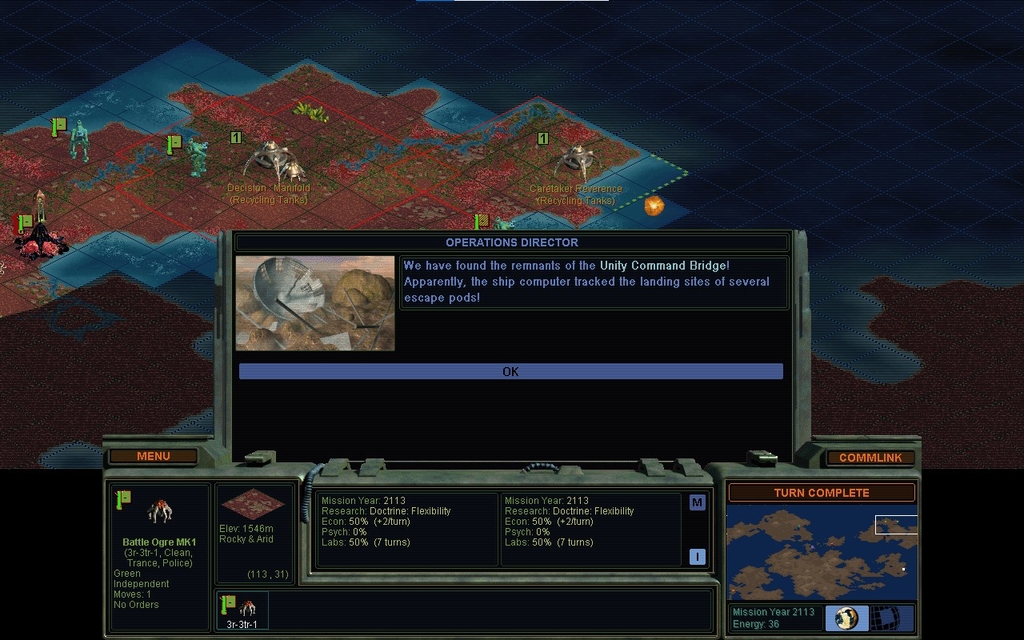1024x640 pixels.
Task: Switch to the planet globe map view
Action: pos(846,618)
